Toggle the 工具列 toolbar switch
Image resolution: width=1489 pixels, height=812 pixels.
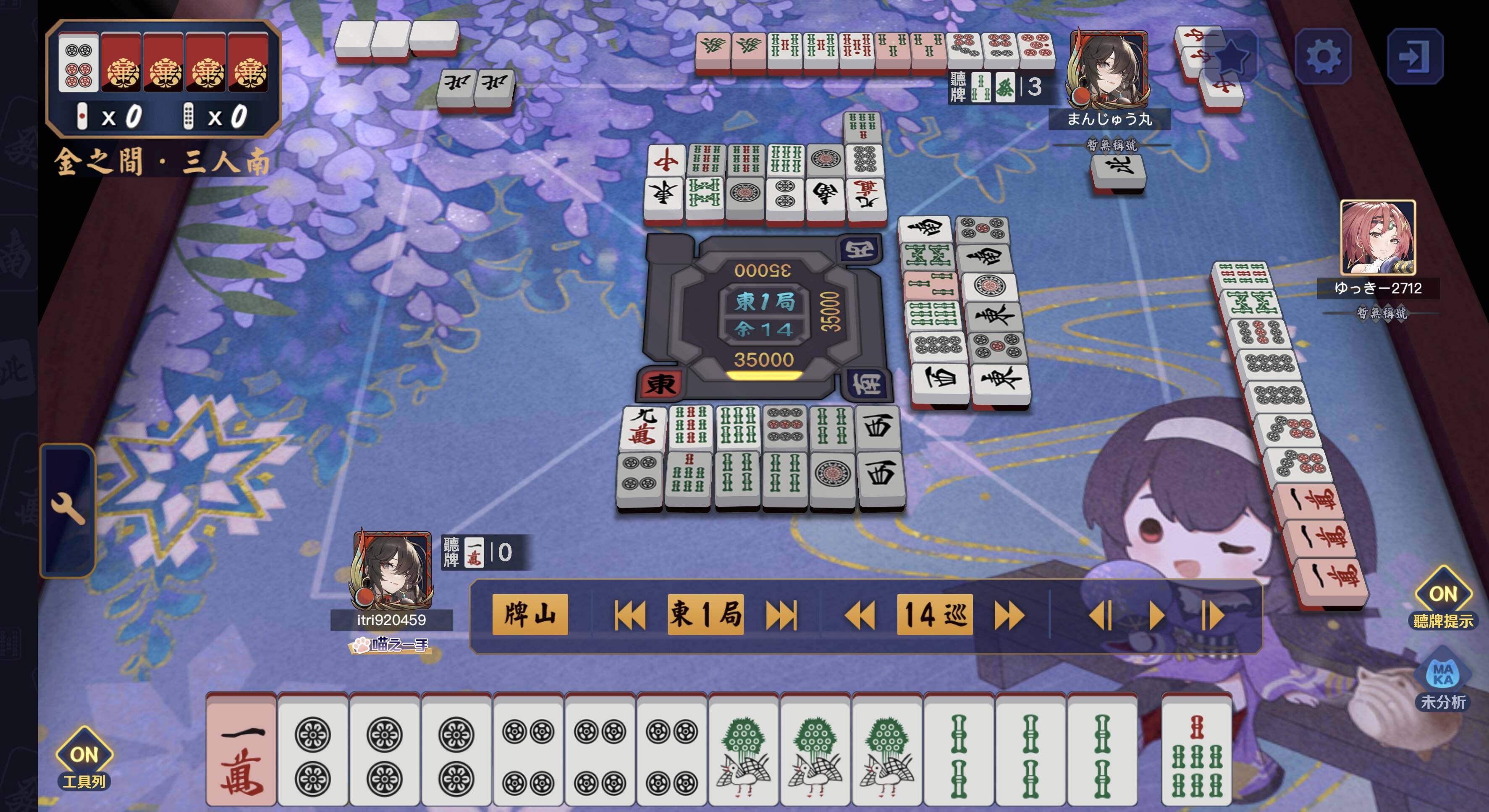point(84,755)
